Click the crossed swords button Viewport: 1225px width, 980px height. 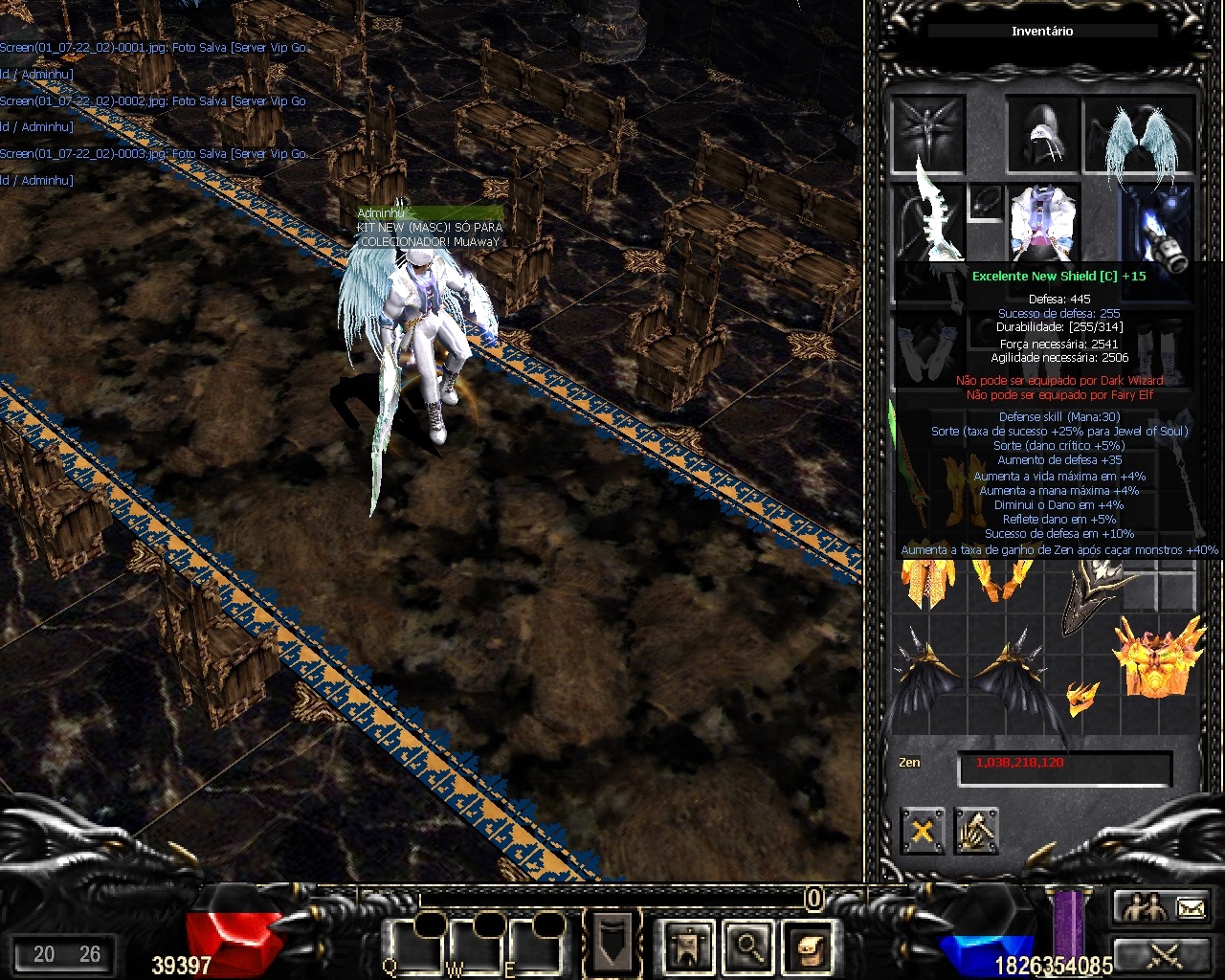coord(1164,955)
